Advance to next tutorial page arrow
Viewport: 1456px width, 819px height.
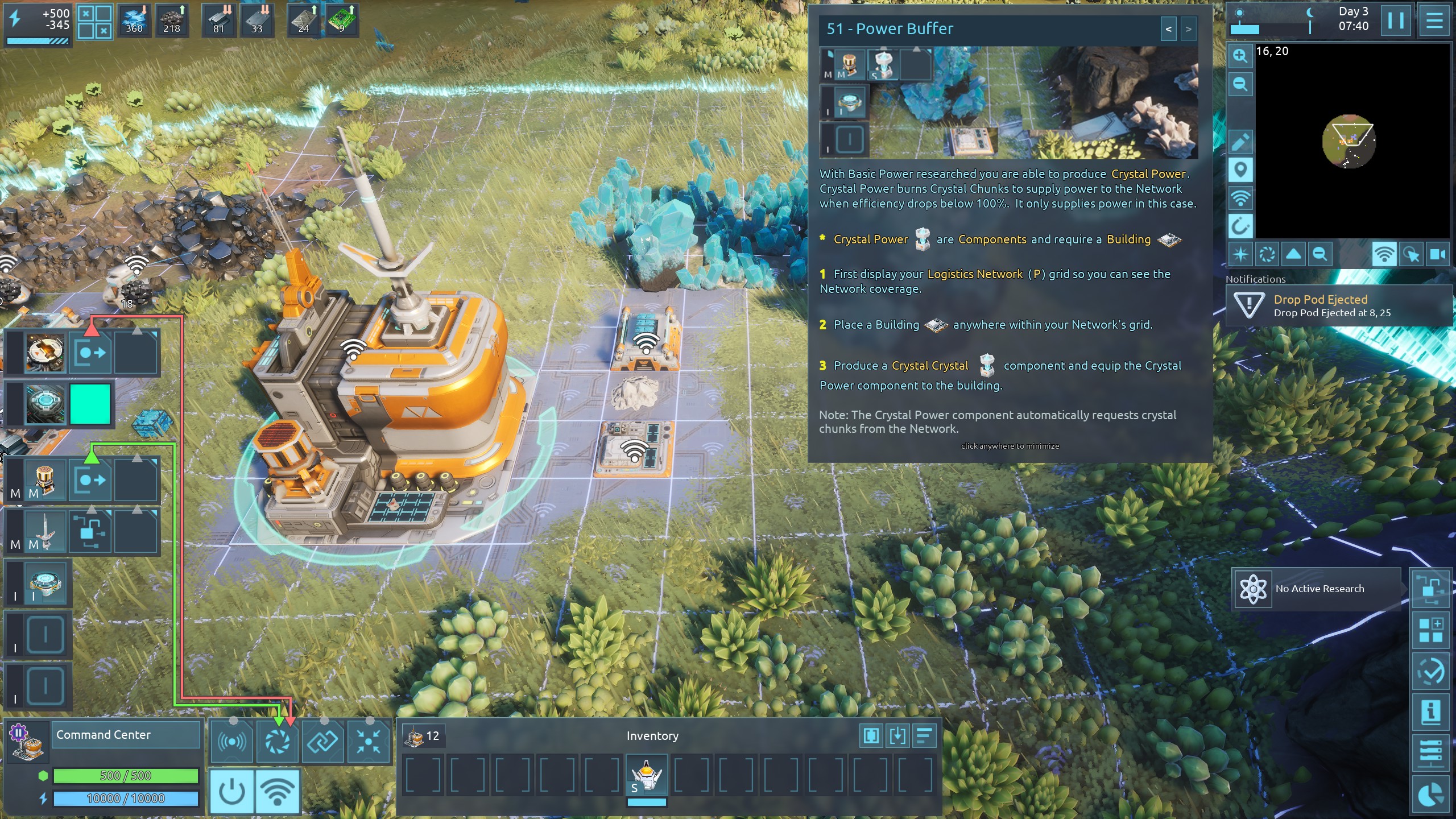[1188, 29]
